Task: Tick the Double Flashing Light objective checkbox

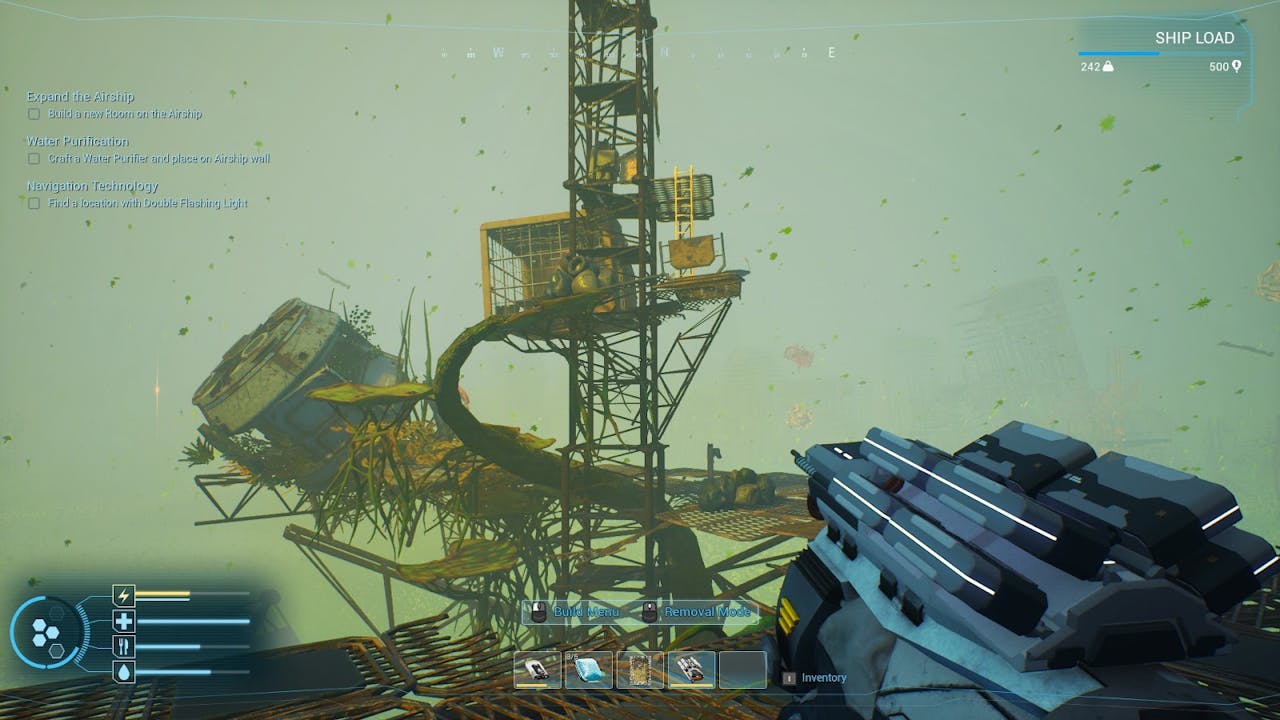Action: [x=34, y=203]
